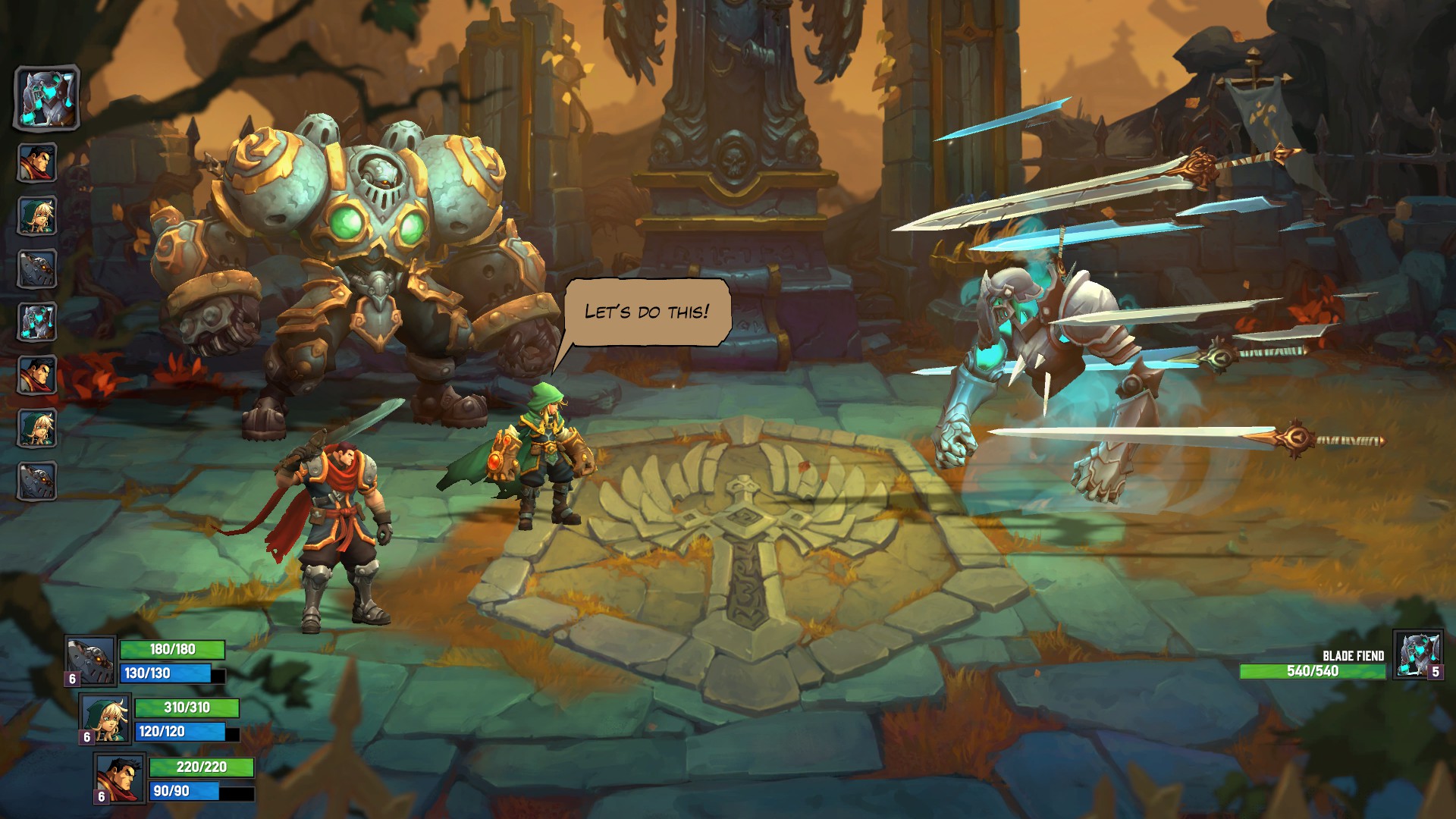Viewport: 1456px width, 819px height.
Task: Click the enlarged Blade Fiend turn-order portrait
Action: 47,98
